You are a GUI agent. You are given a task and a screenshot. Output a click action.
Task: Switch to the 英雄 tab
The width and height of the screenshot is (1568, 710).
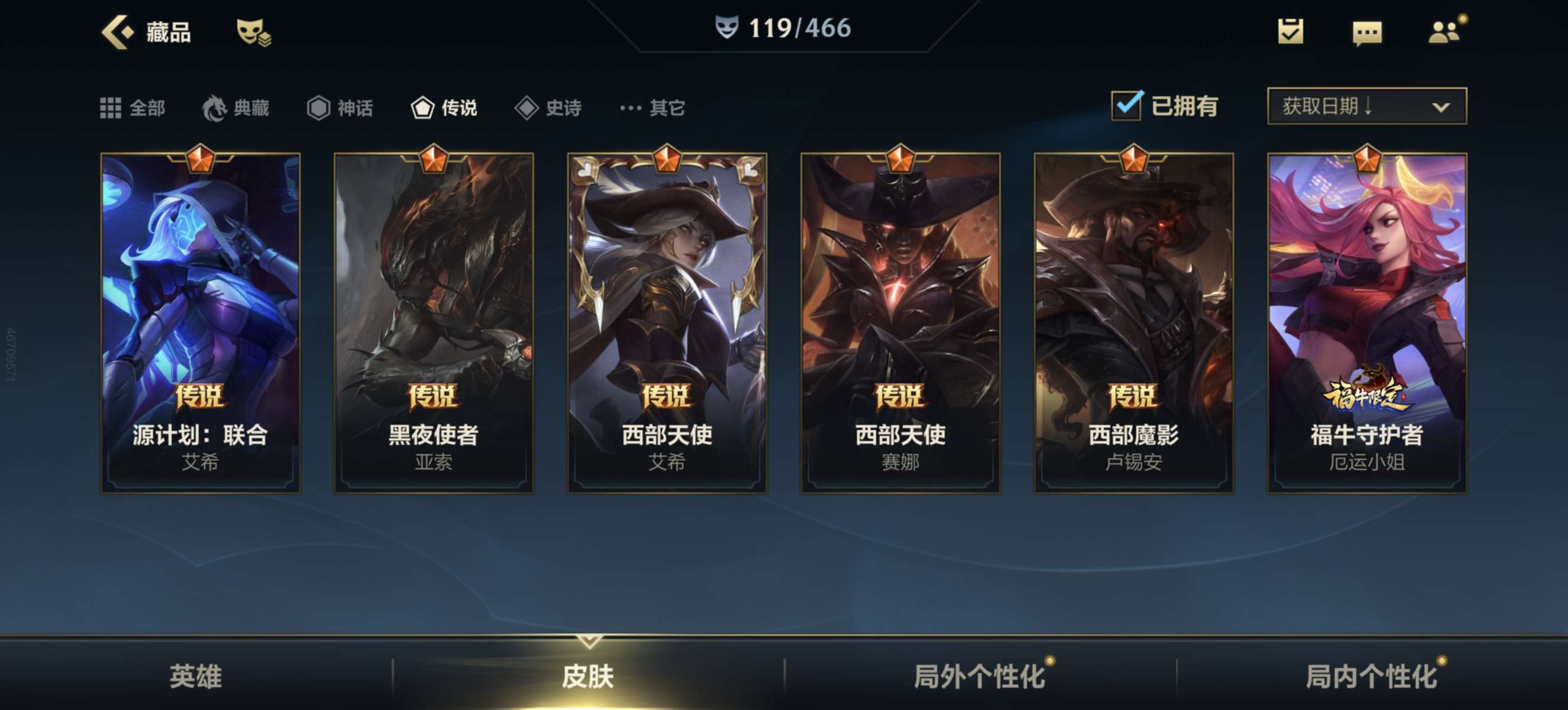pyautogui.click(x=196, y=676)
